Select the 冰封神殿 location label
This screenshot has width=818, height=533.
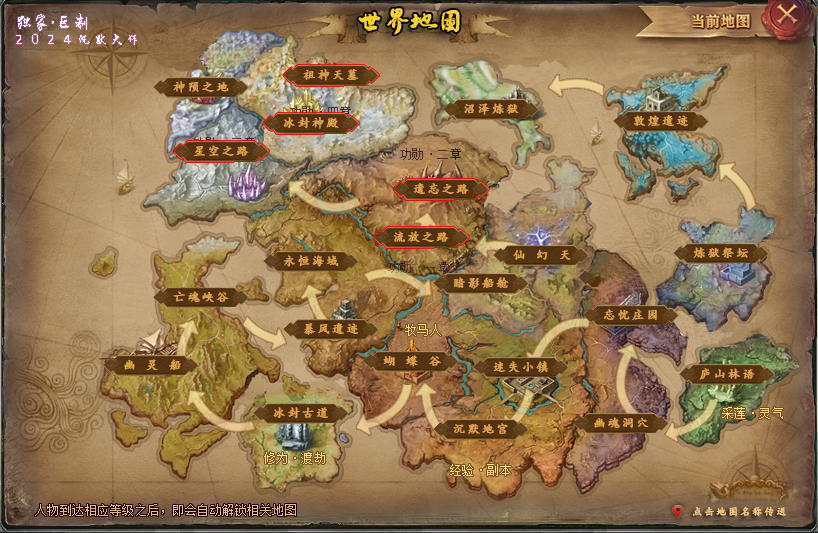[311, 123]
